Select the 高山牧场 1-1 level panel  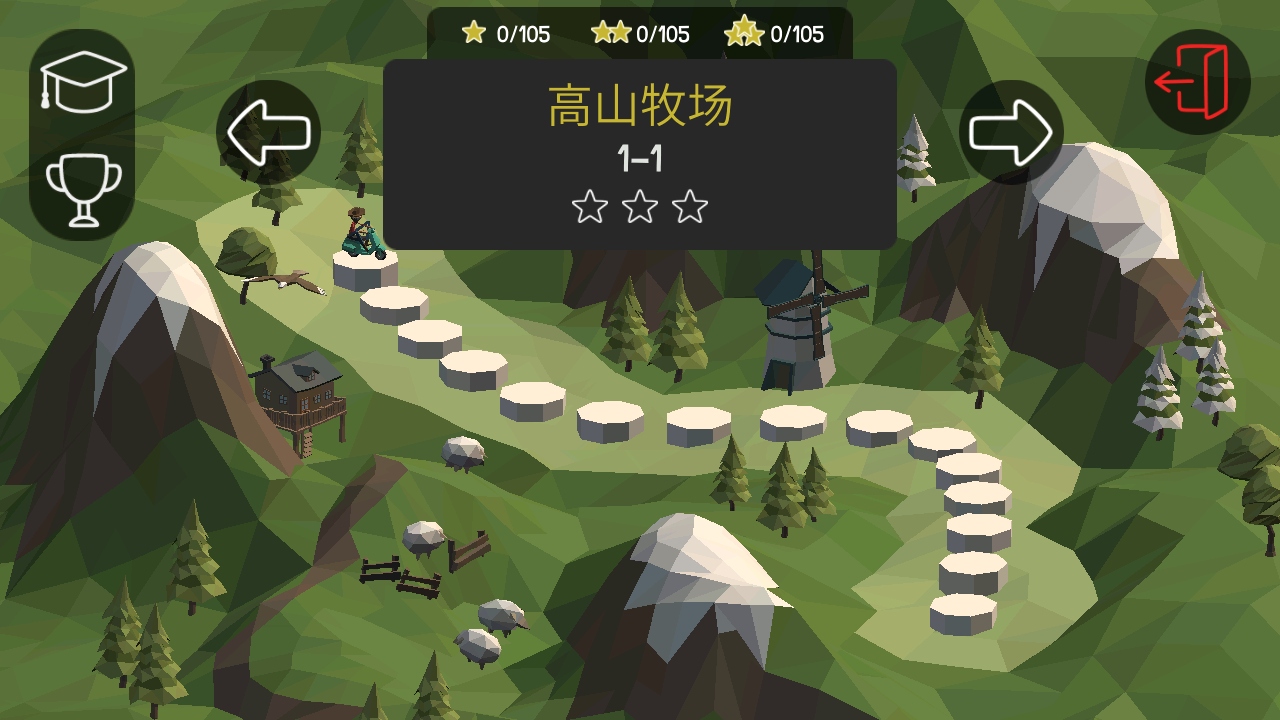[x=640, y=154]
